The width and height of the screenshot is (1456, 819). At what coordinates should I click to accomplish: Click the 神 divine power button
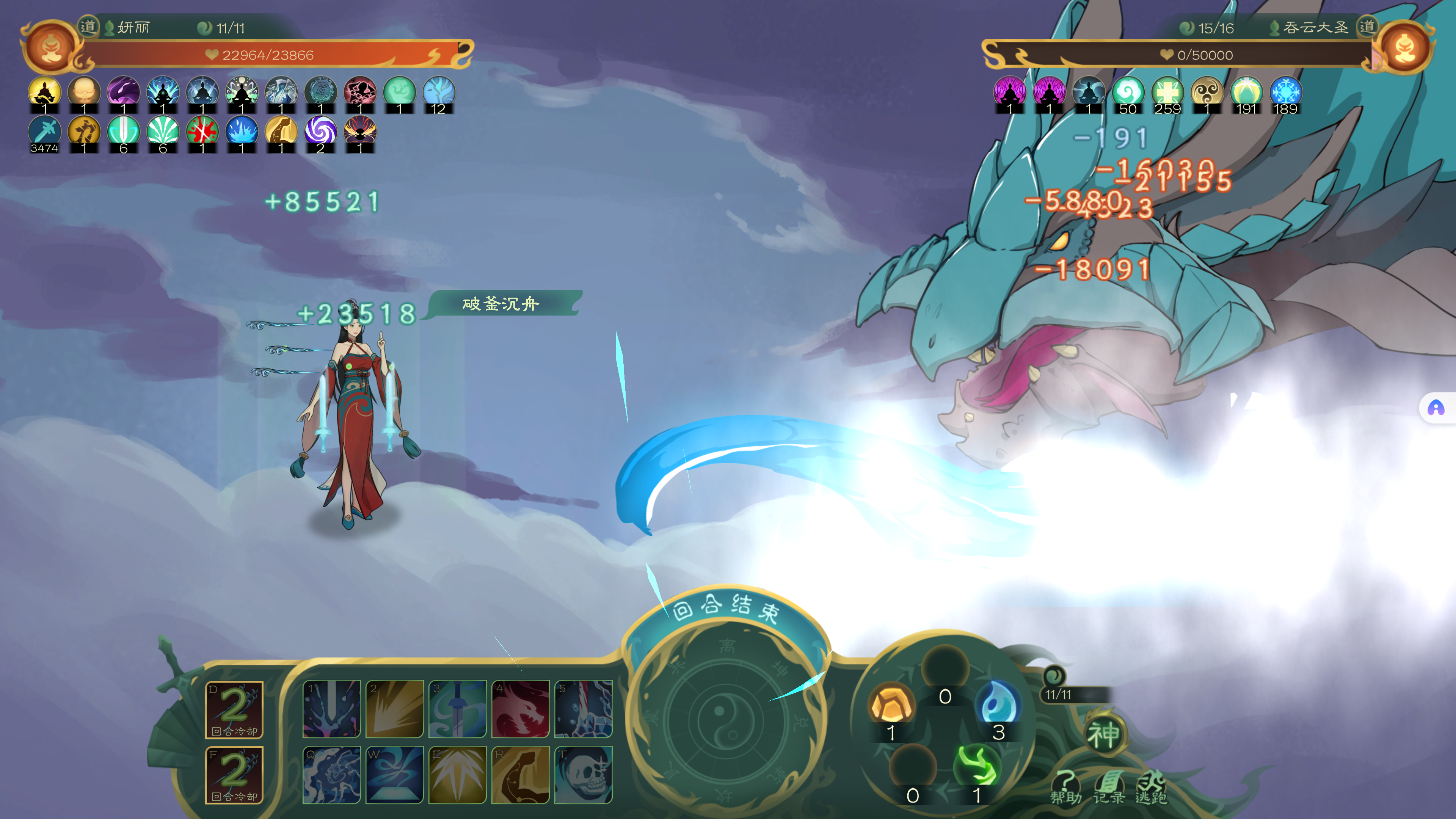tap(1103, 735)
